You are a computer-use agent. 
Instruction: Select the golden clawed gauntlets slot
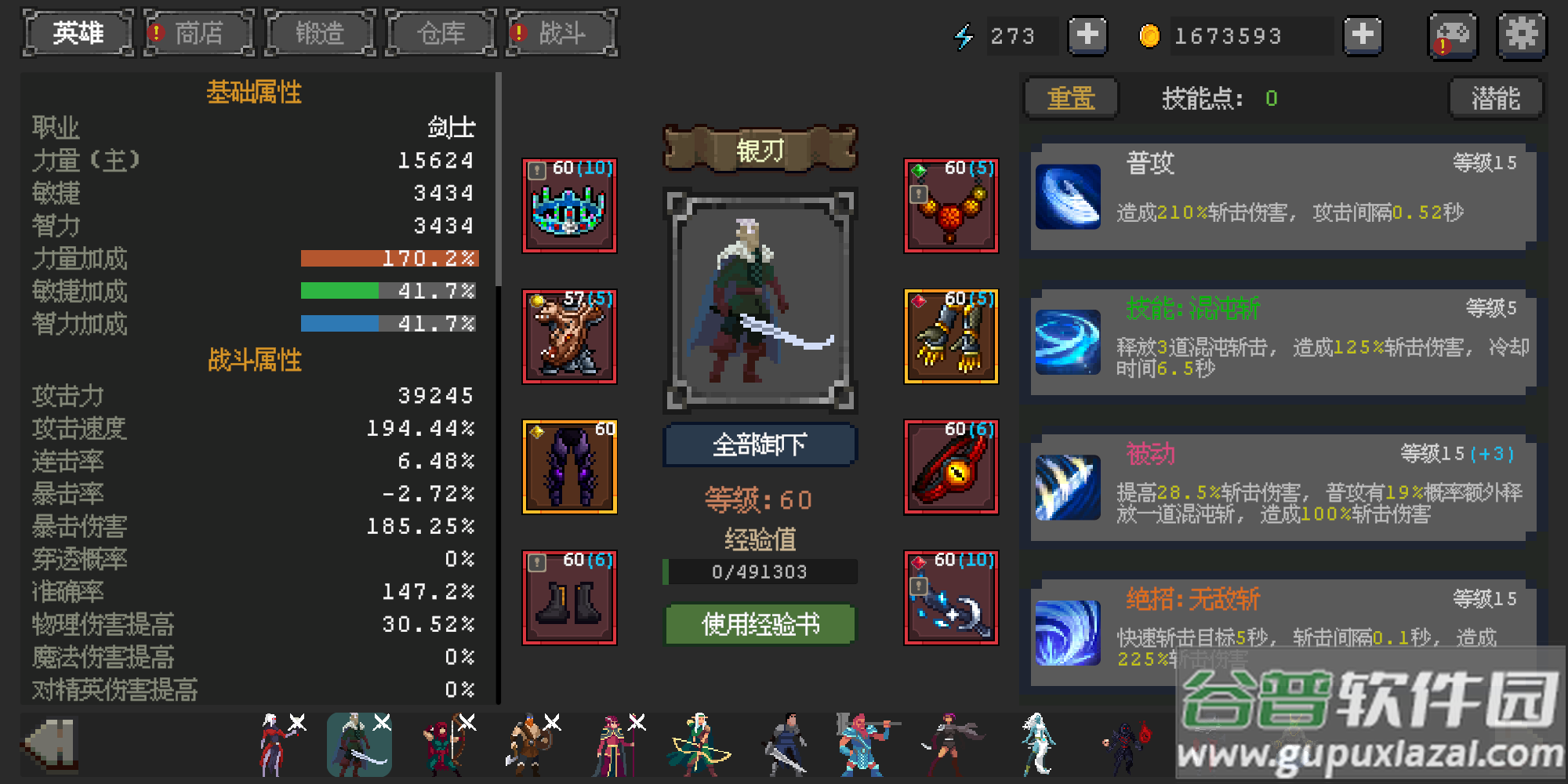point(951,337)
